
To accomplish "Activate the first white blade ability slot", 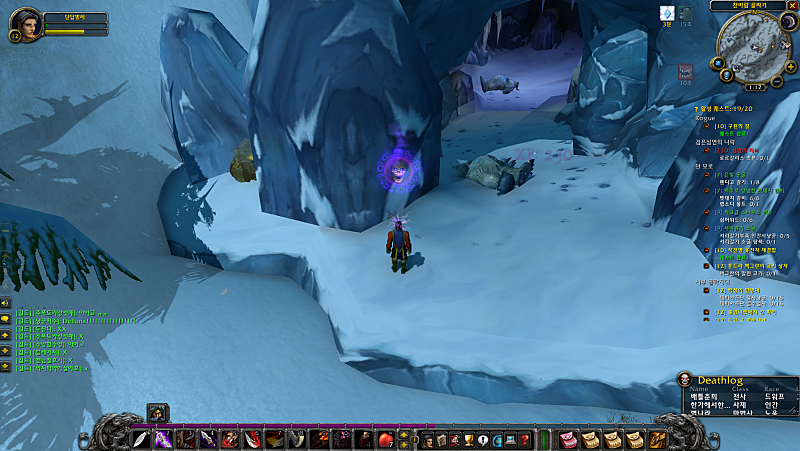I will pos(140,439).
